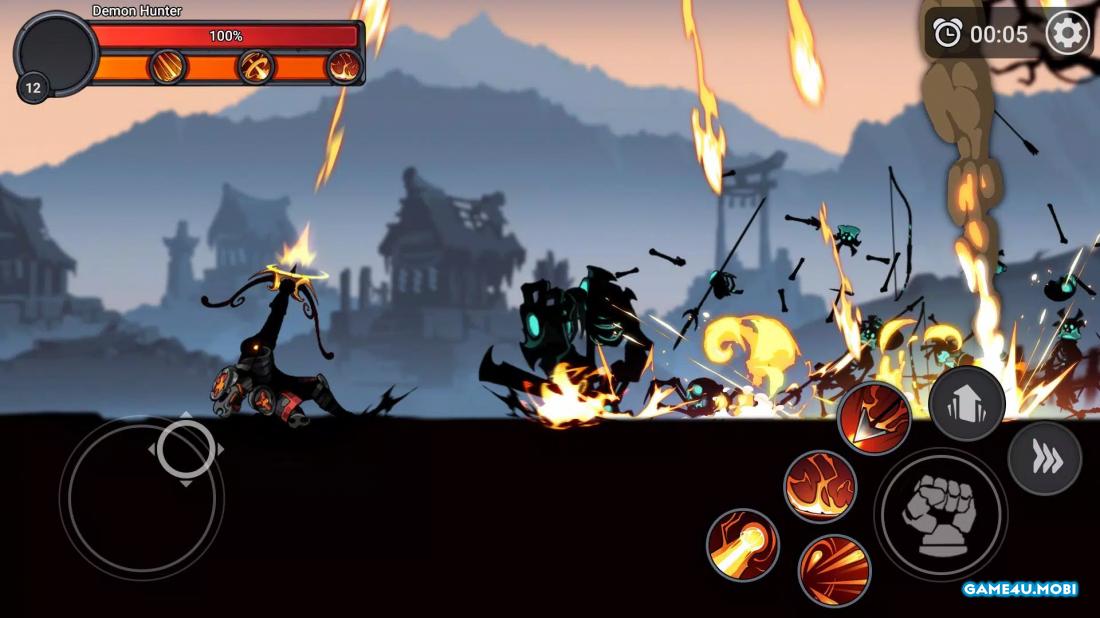
Task: Hit the jump arrow button
Action: 966,403
